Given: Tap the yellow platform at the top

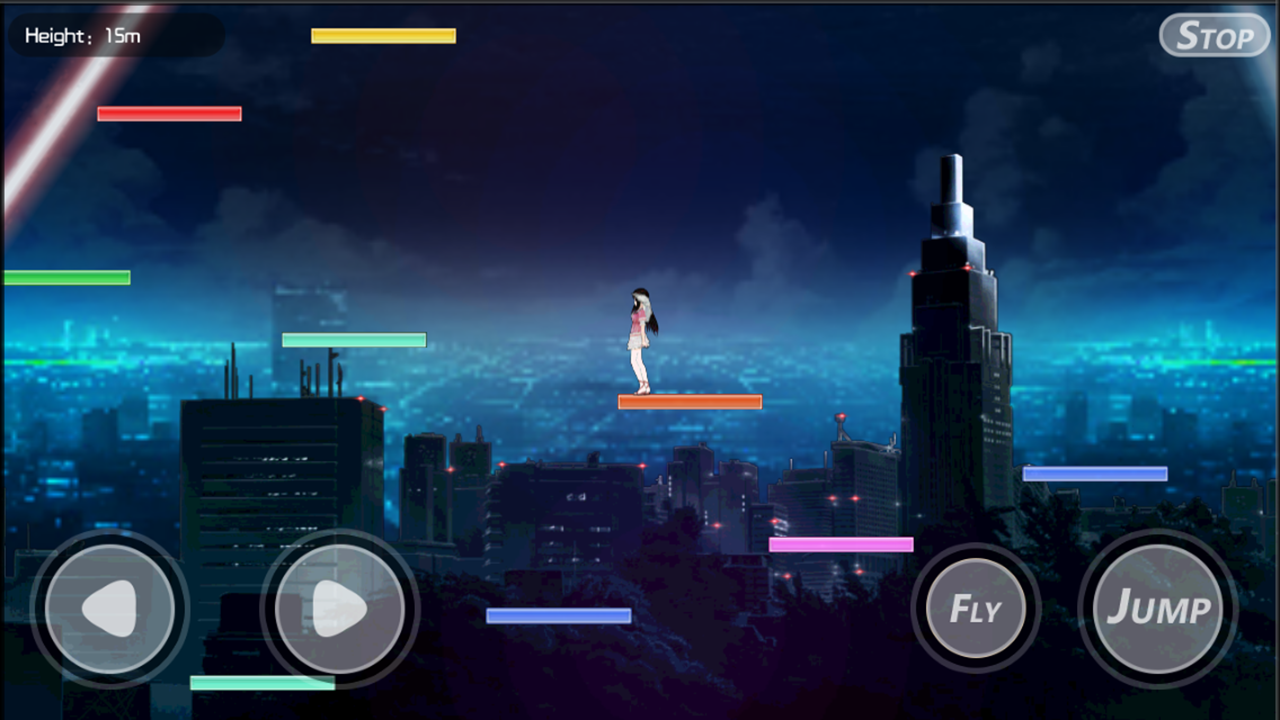Looking at the screenshot, I should click(x=384, y=34).
